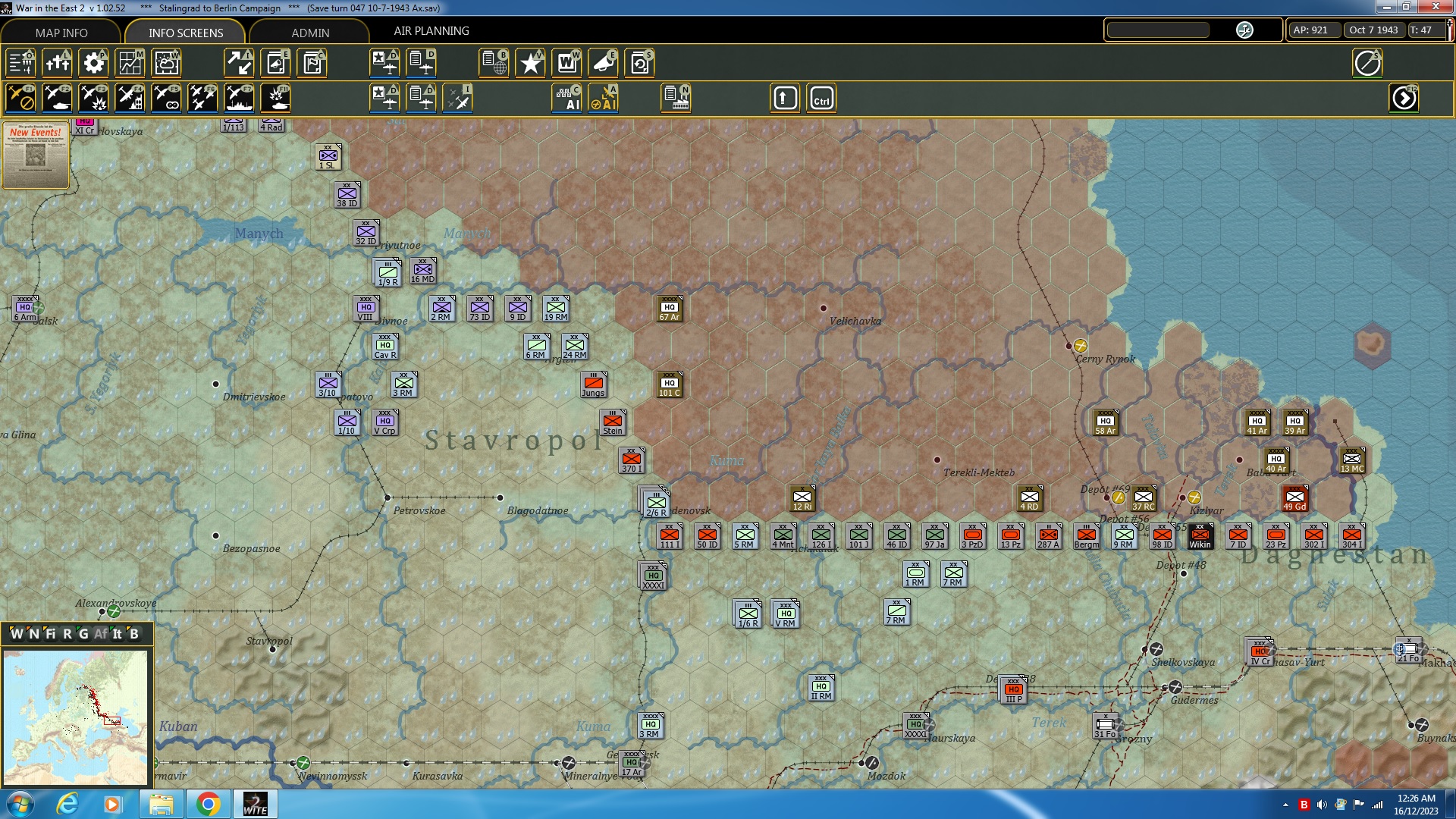Open the Save game screen

639,63
